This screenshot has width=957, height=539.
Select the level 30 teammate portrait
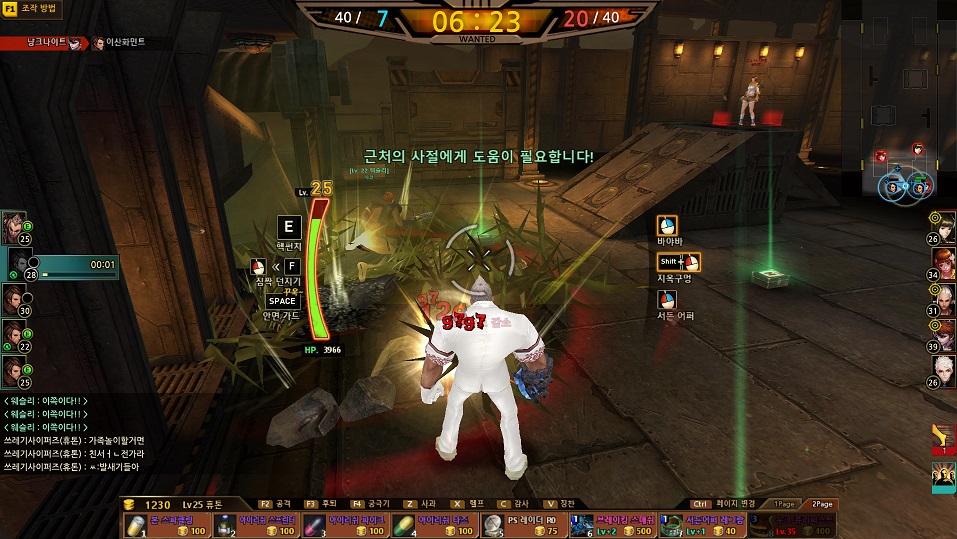[14, 298]
